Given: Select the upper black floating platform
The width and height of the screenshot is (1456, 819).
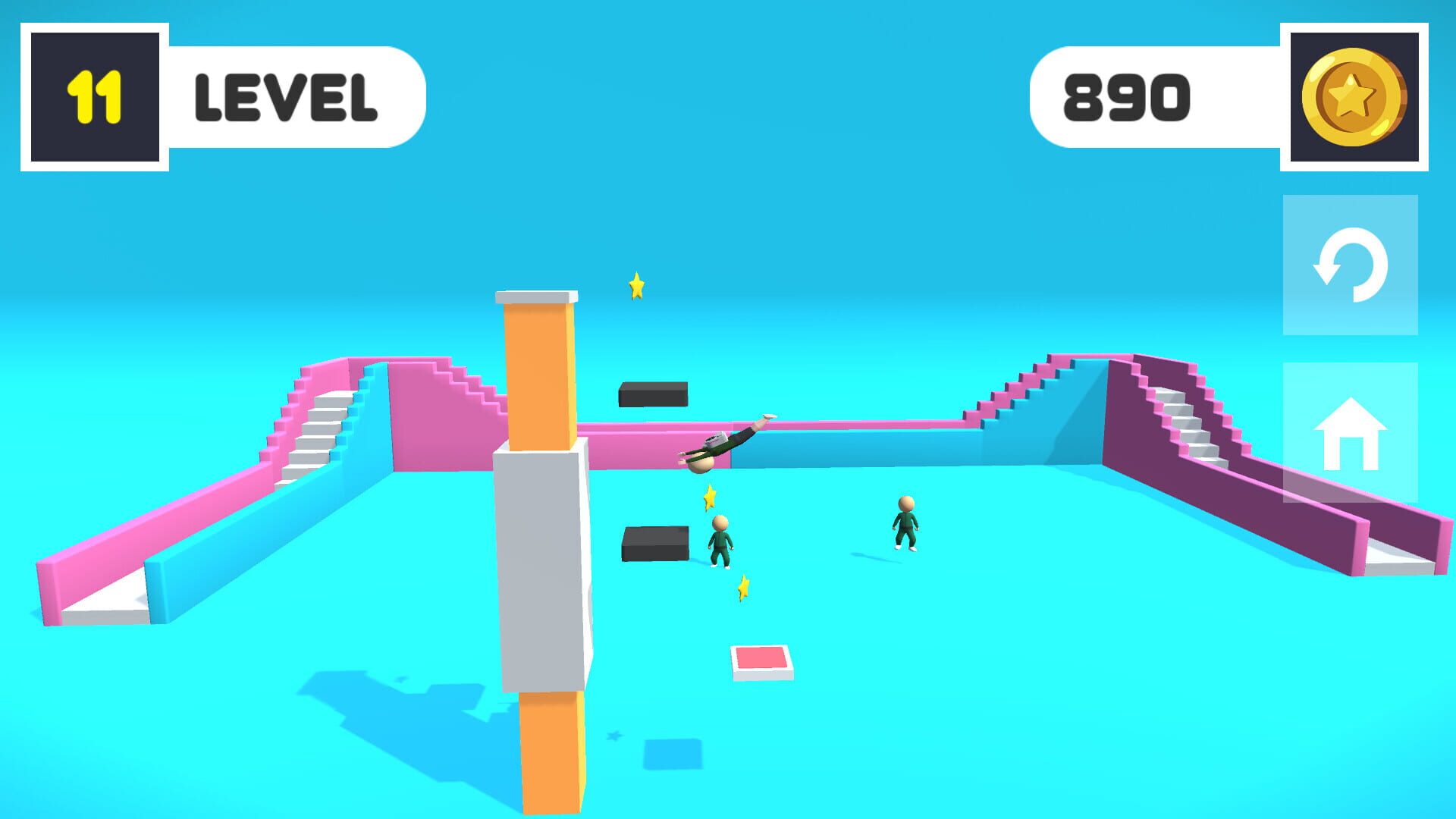Looking at the screenshot, I should pyautogui.click(x=652, y=394).
